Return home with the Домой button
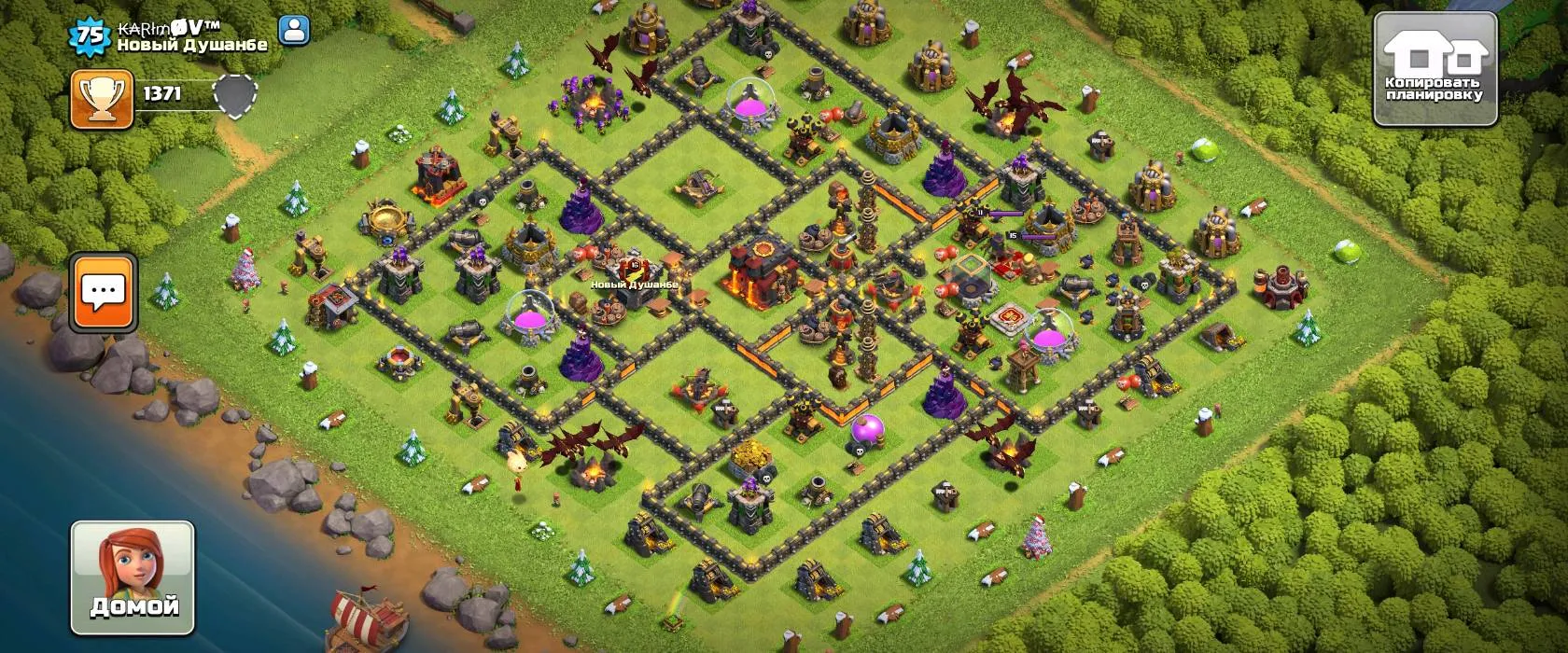Screen dimensions: 1568x653 (x=133, y=577)
